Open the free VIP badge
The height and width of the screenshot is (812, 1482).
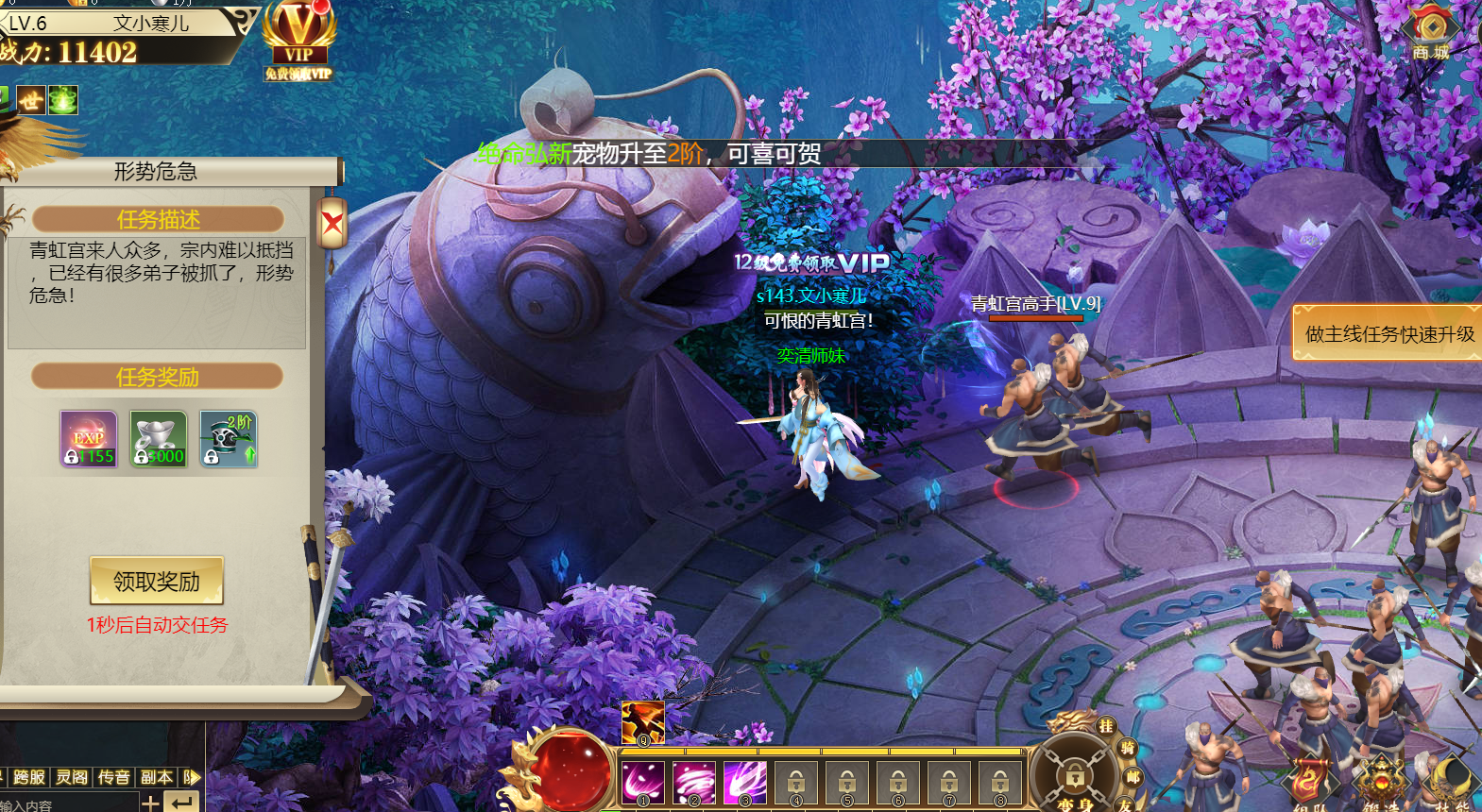pos(298,42)
